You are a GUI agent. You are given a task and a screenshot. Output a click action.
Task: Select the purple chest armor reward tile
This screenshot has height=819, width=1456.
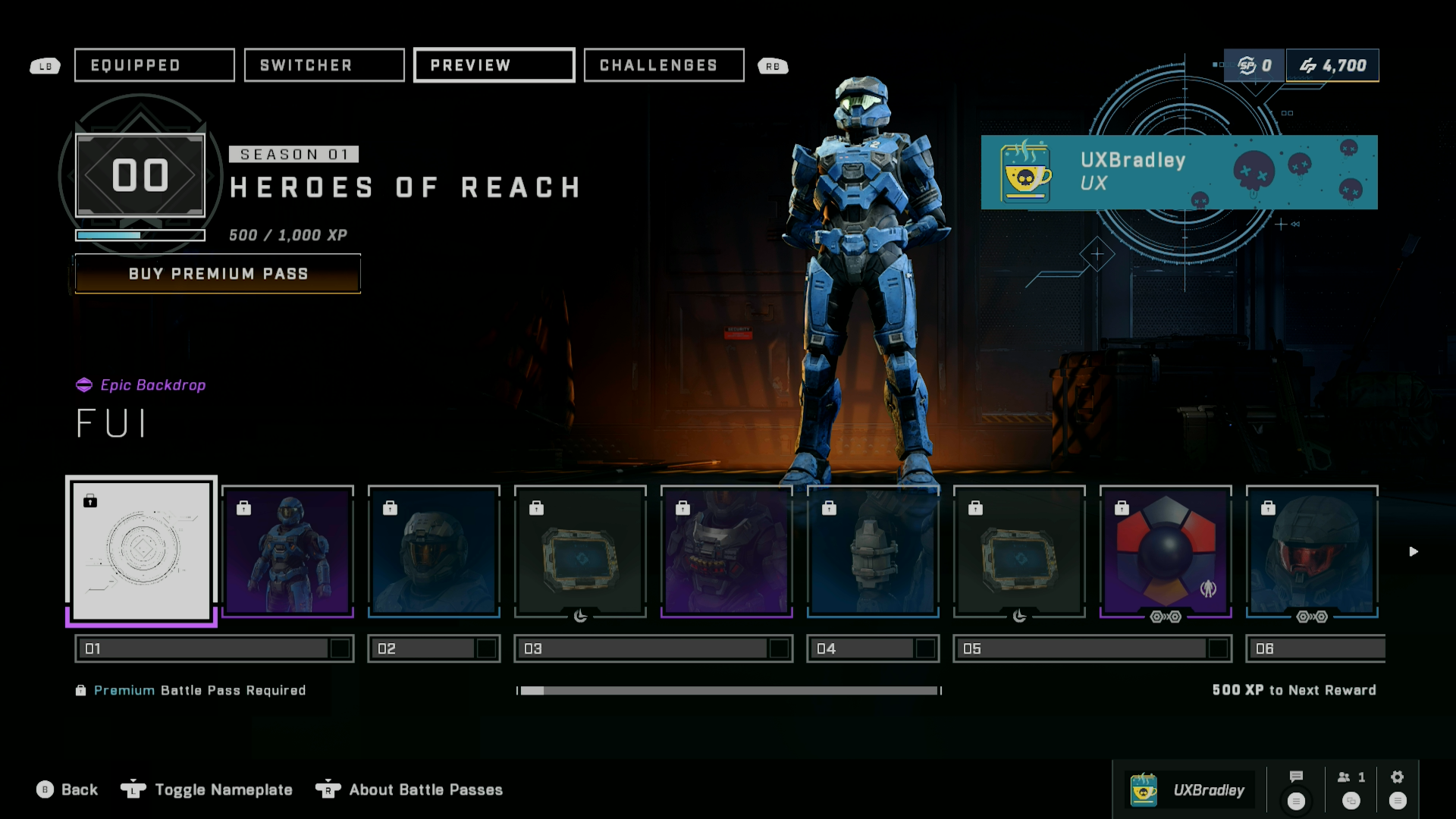pyautogui.click(x=726, y=551)
